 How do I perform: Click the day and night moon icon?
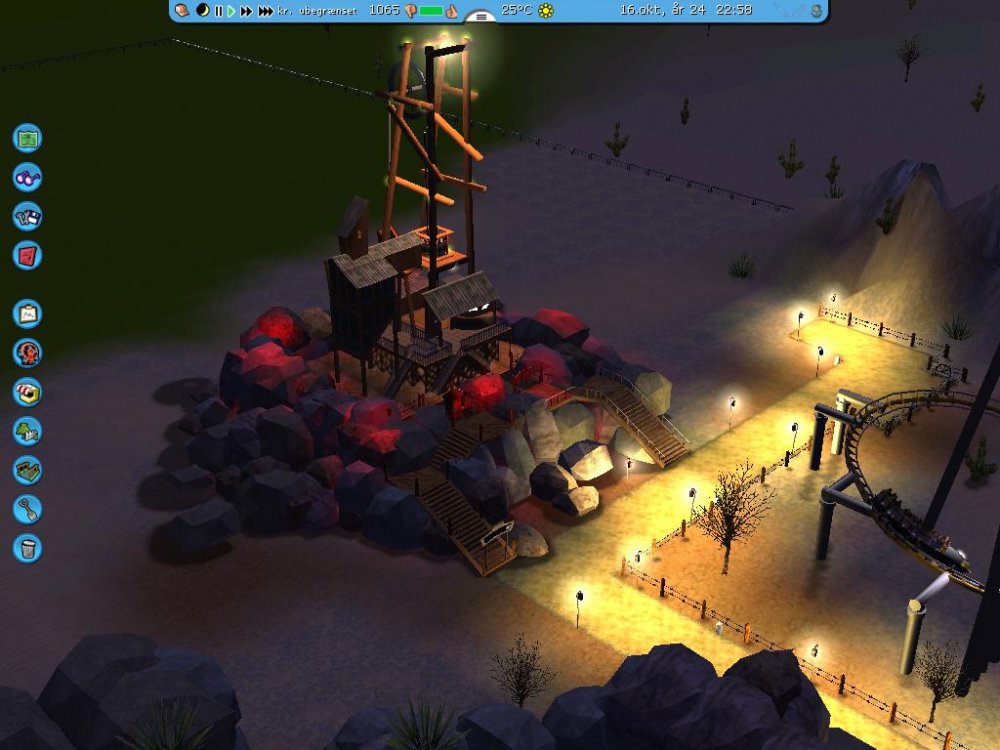[x=203, y=11]
